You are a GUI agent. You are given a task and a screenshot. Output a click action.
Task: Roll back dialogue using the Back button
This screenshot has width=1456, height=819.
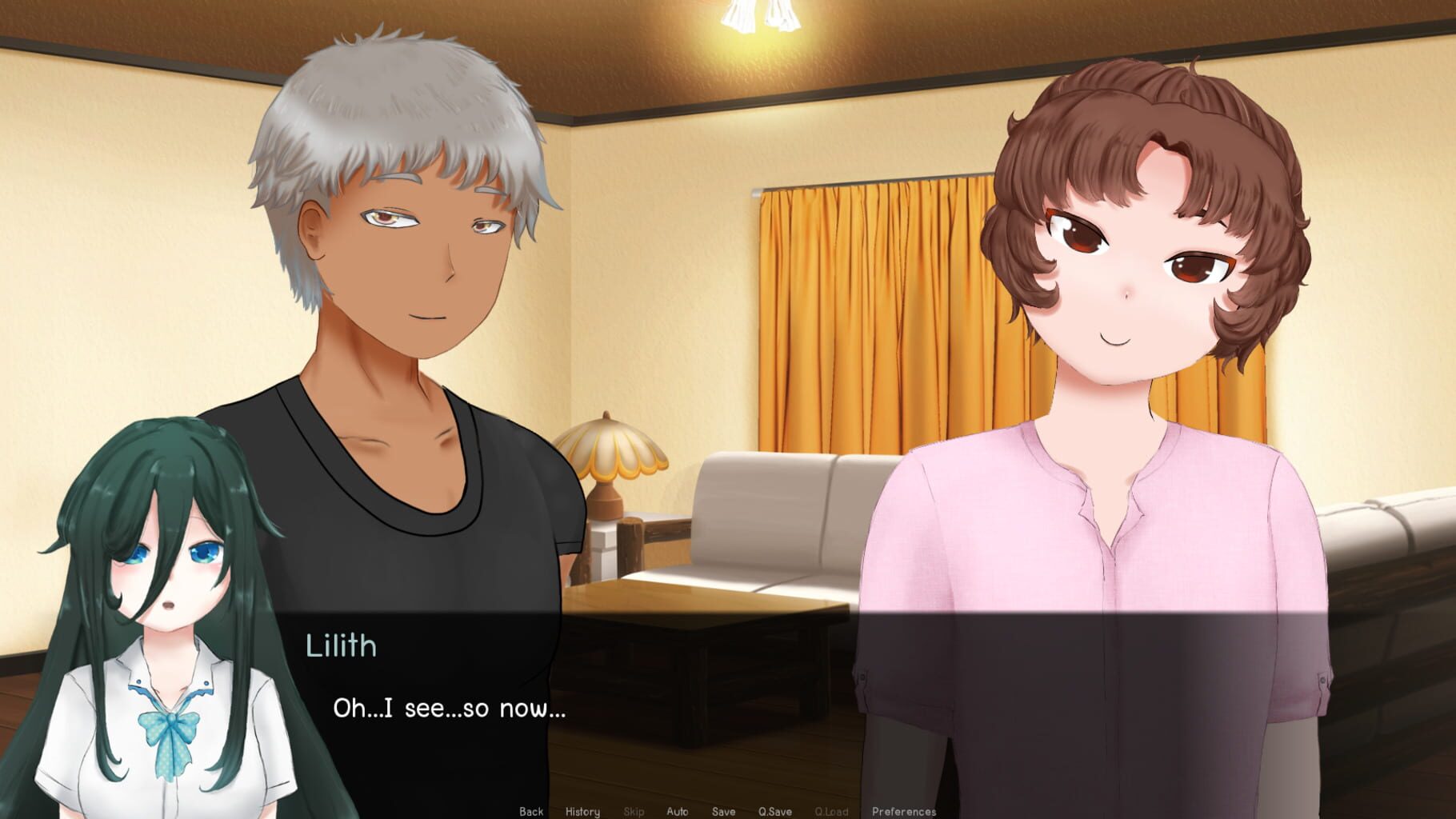[x=533, y=811]
